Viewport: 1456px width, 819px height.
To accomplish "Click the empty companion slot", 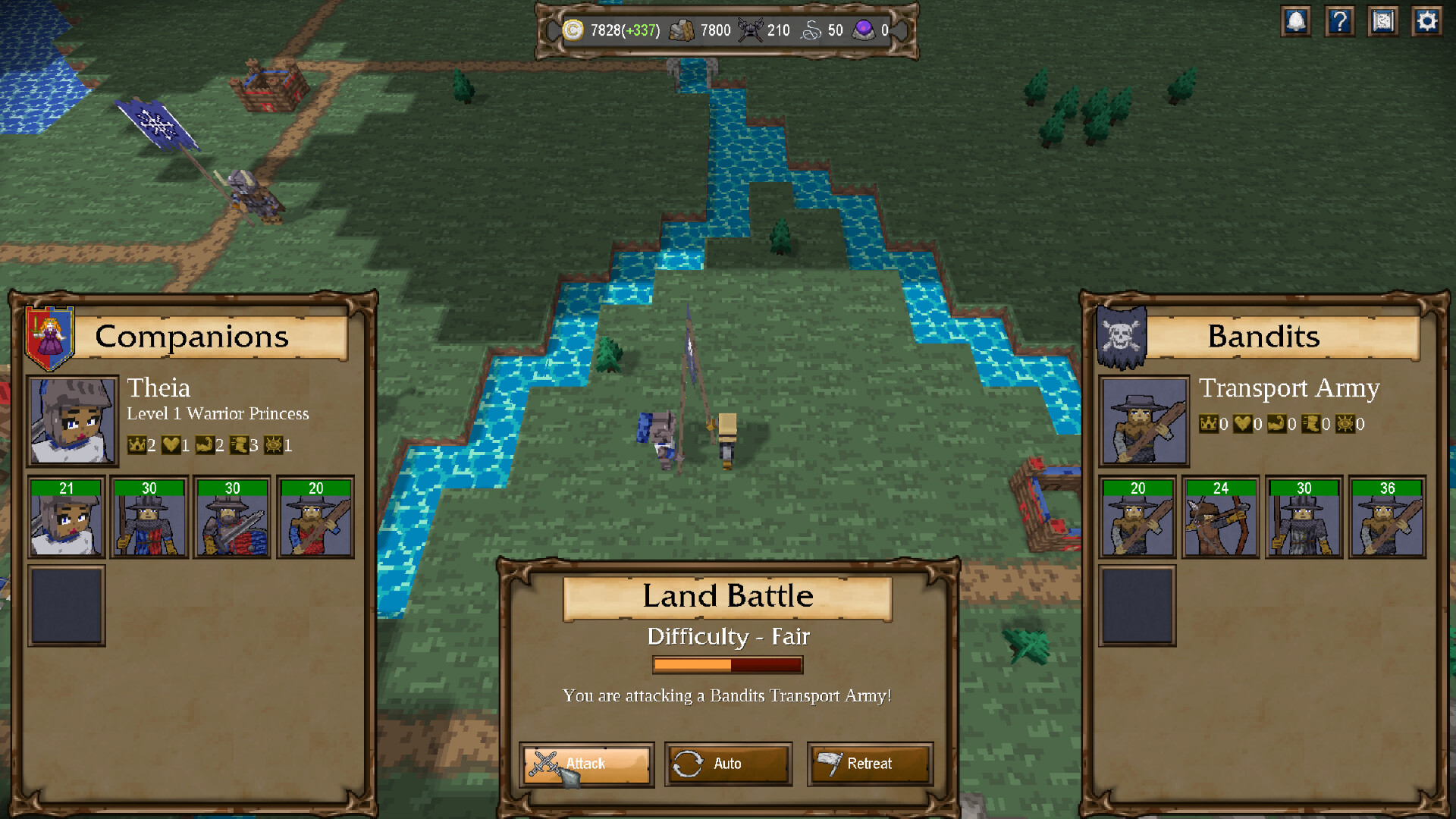I will (x=66, y=606).
